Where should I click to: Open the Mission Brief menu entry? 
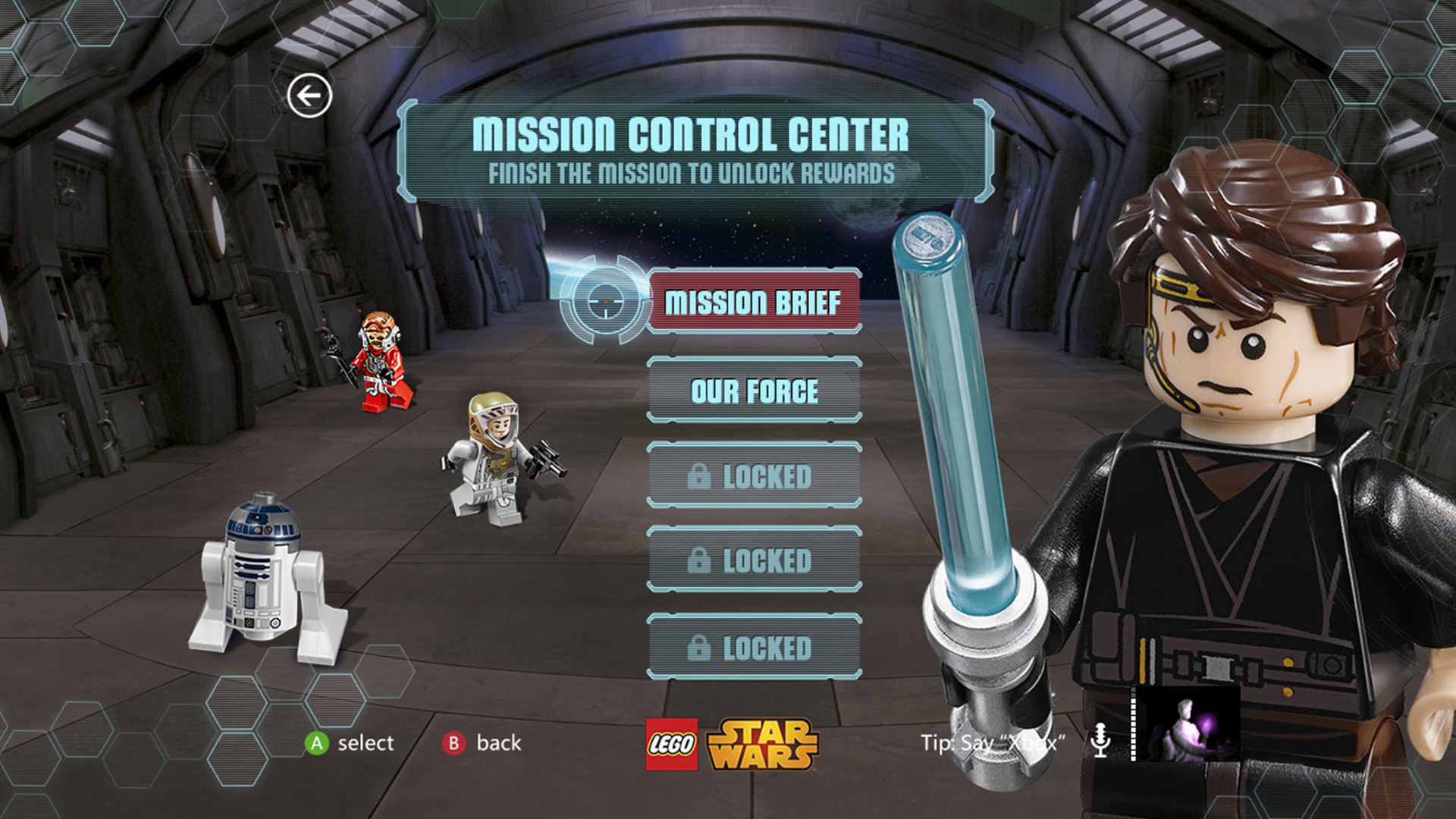[754, 302]
